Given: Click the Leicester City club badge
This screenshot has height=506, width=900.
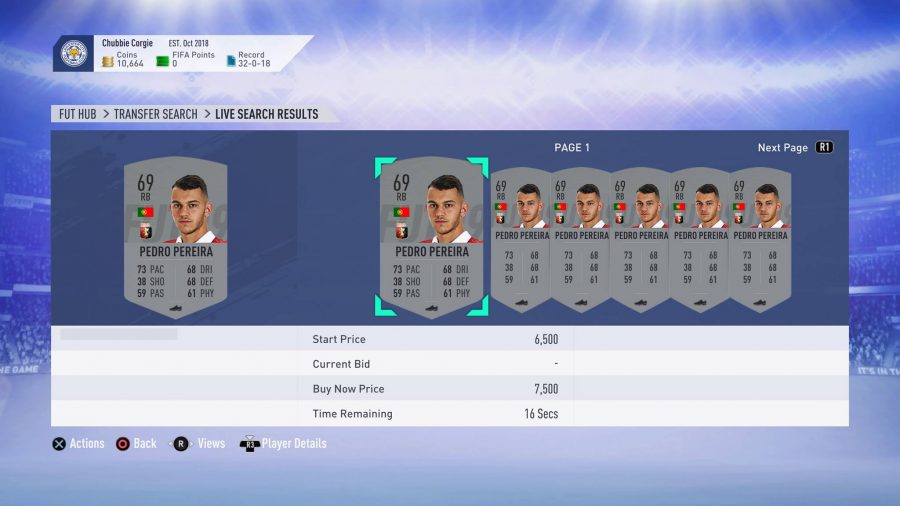Looking at the screenshot, I should (74, 54).
